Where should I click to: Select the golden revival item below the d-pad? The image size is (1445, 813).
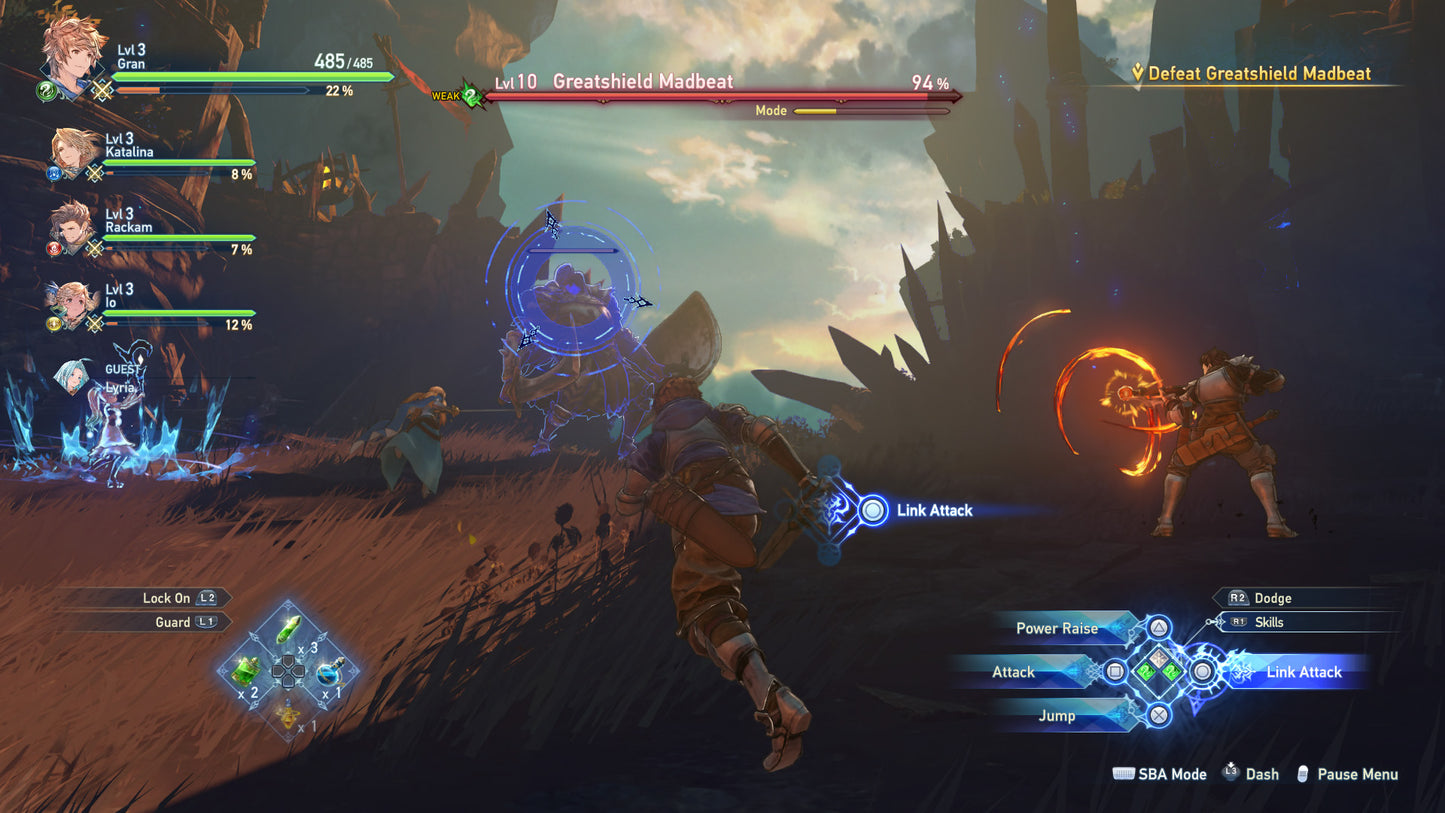tap(289, 714)
